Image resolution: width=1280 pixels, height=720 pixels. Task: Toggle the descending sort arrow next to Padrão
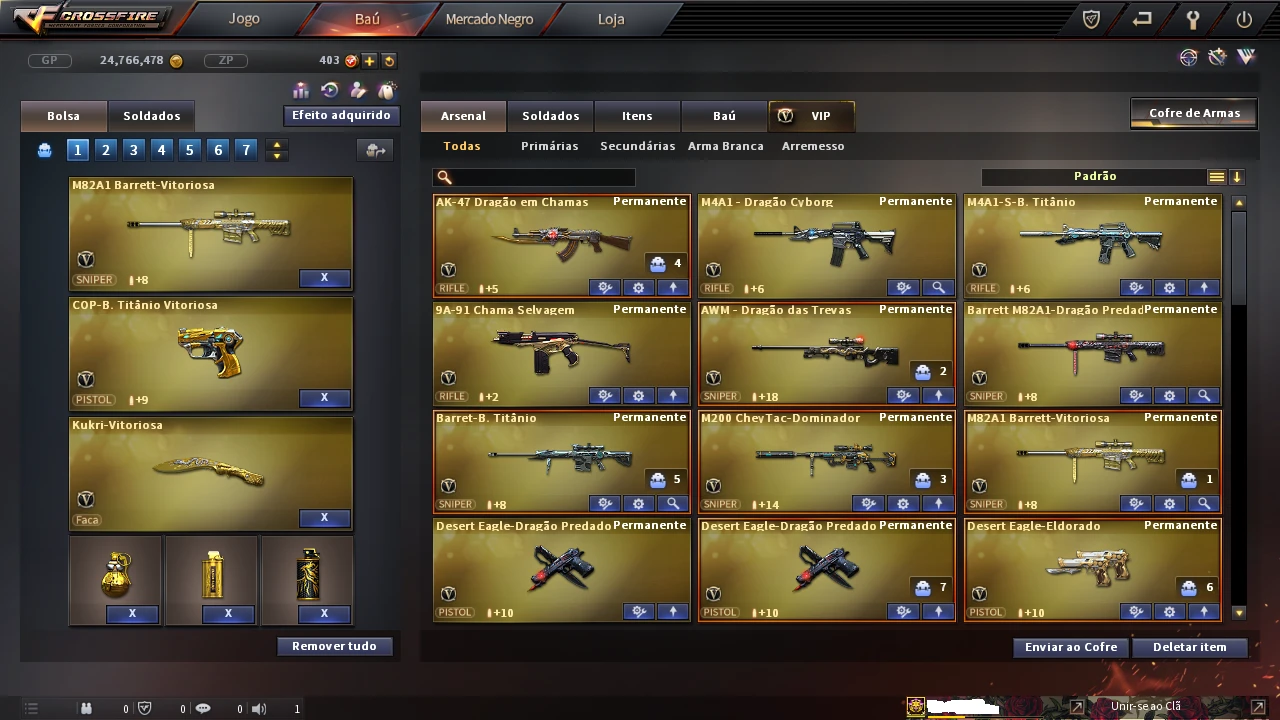1237,176
